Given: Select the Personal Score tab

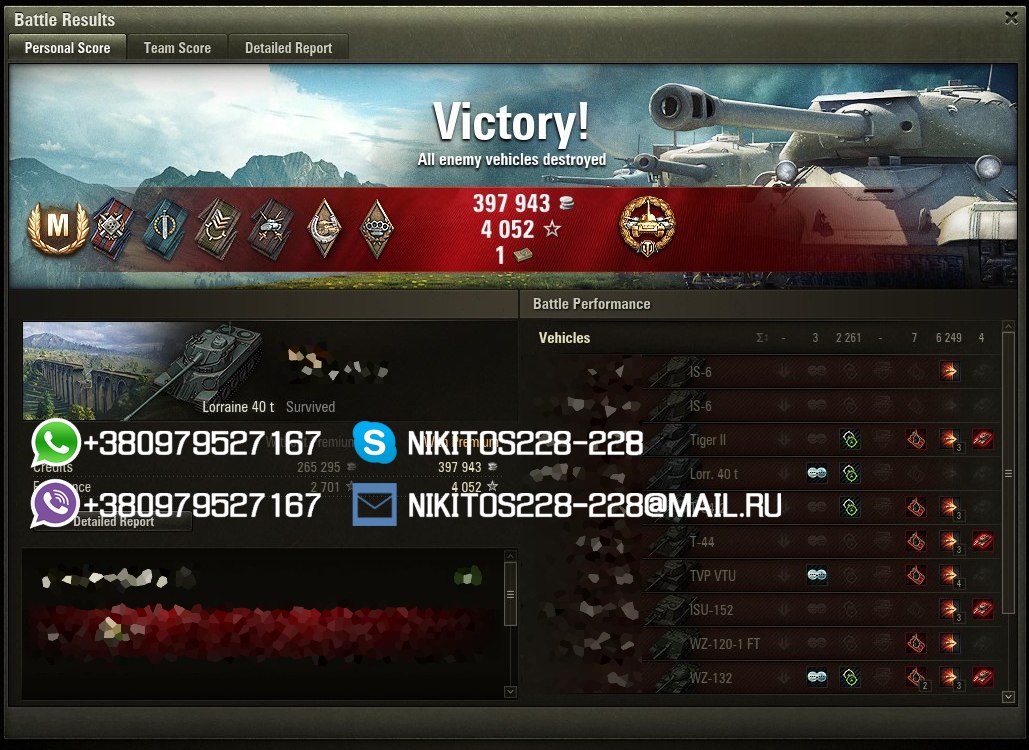Looking at the screenshot, I should pos(67,47).
